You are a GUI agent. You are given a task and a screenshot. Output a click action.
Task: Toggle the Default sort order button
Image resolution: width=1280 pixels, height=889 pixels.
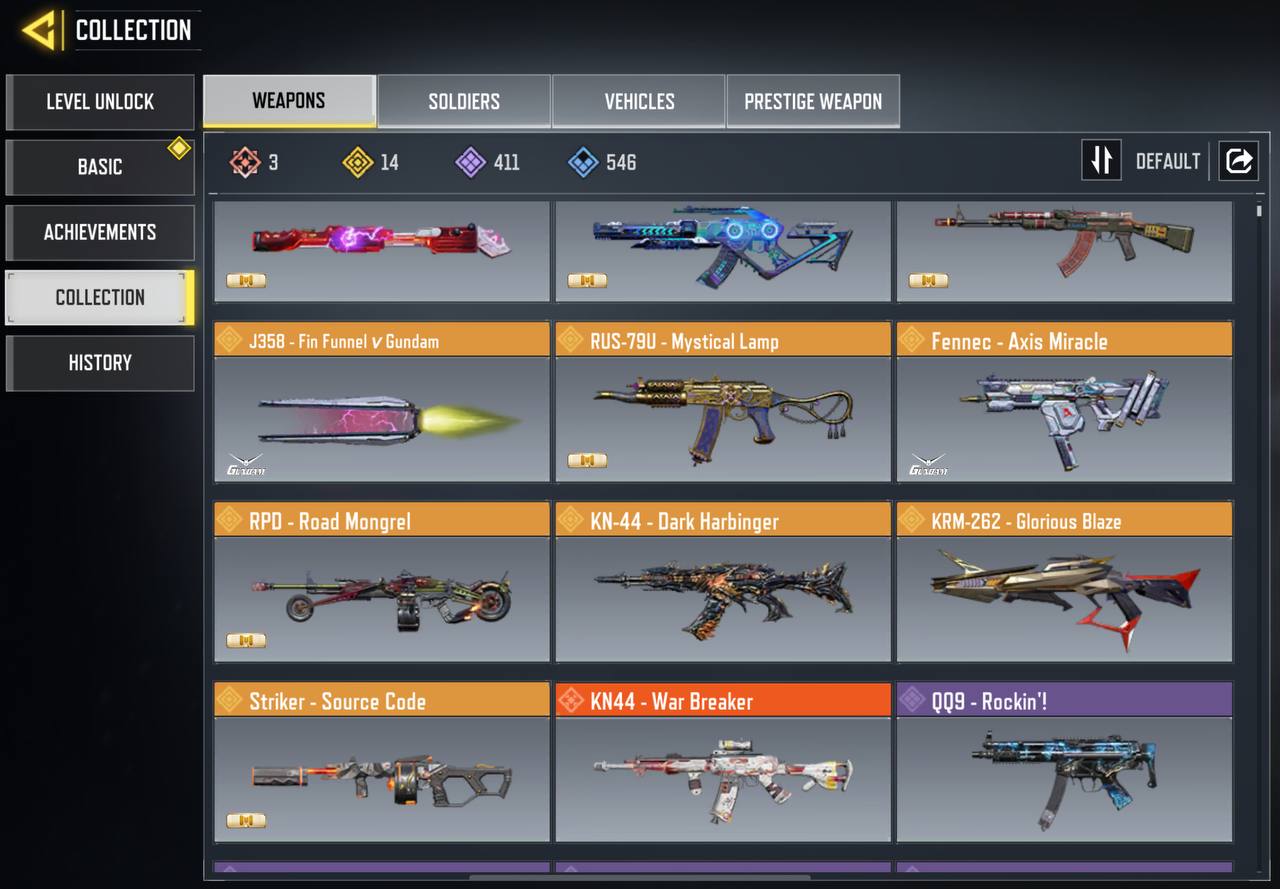pos(1101,161)
